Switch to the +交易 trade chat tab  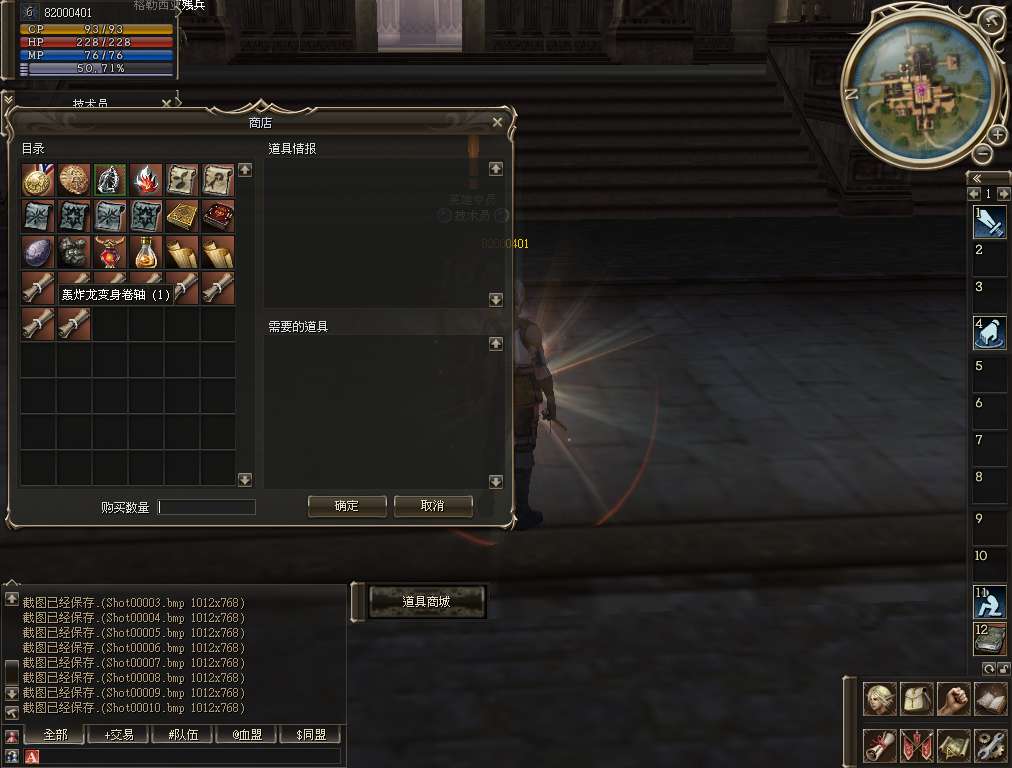tap(121, 735)
